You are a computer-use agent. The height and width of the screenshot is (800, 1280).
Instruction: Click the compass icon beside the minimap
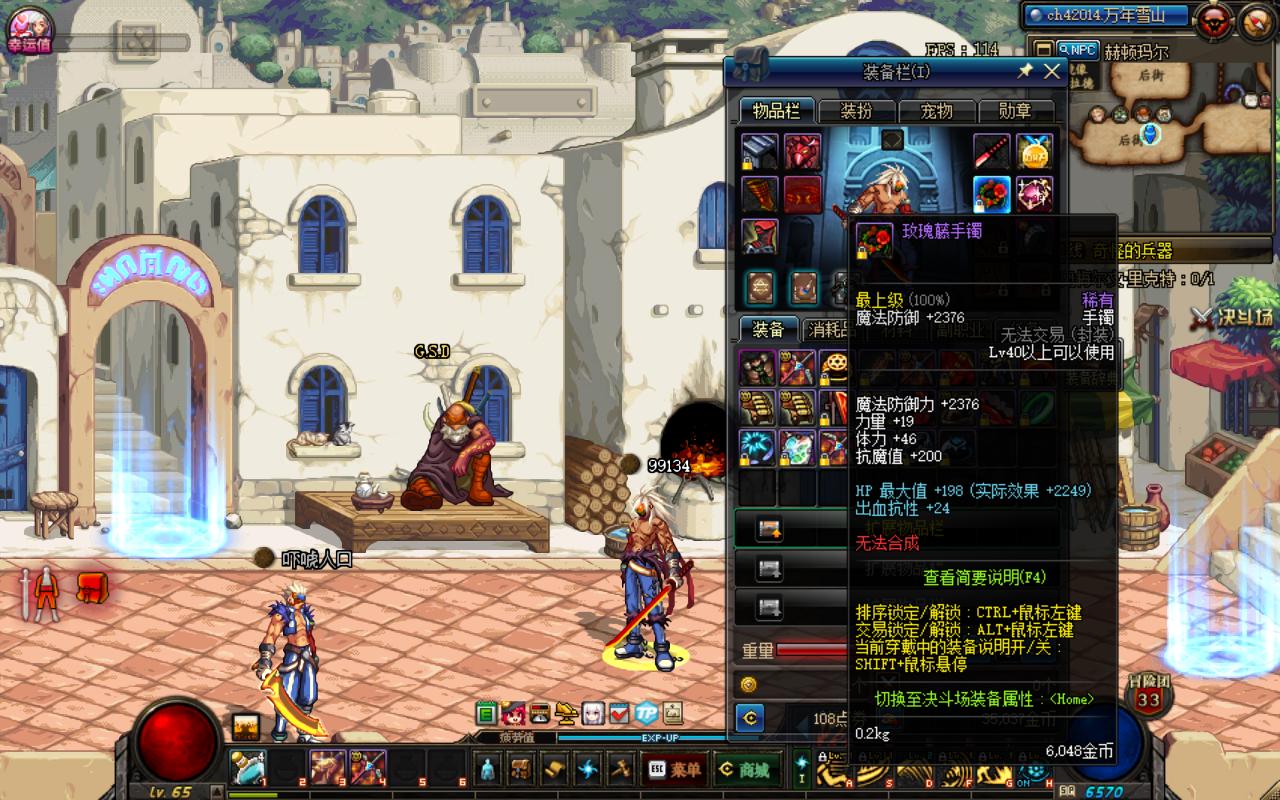(1257, 19)
